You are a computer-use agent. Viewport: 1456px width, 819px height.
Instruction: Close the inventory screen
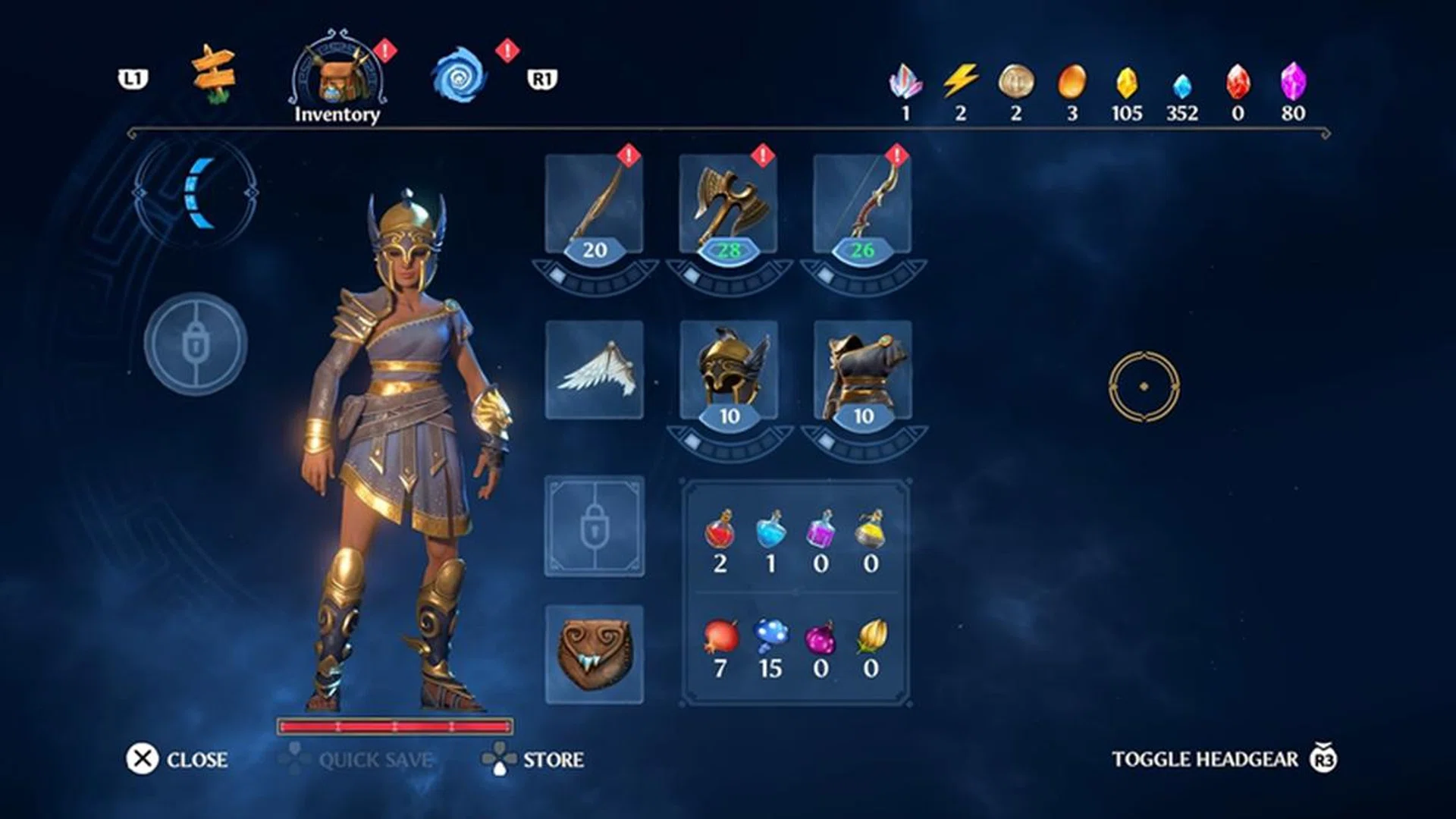click(x=177, y=759)
